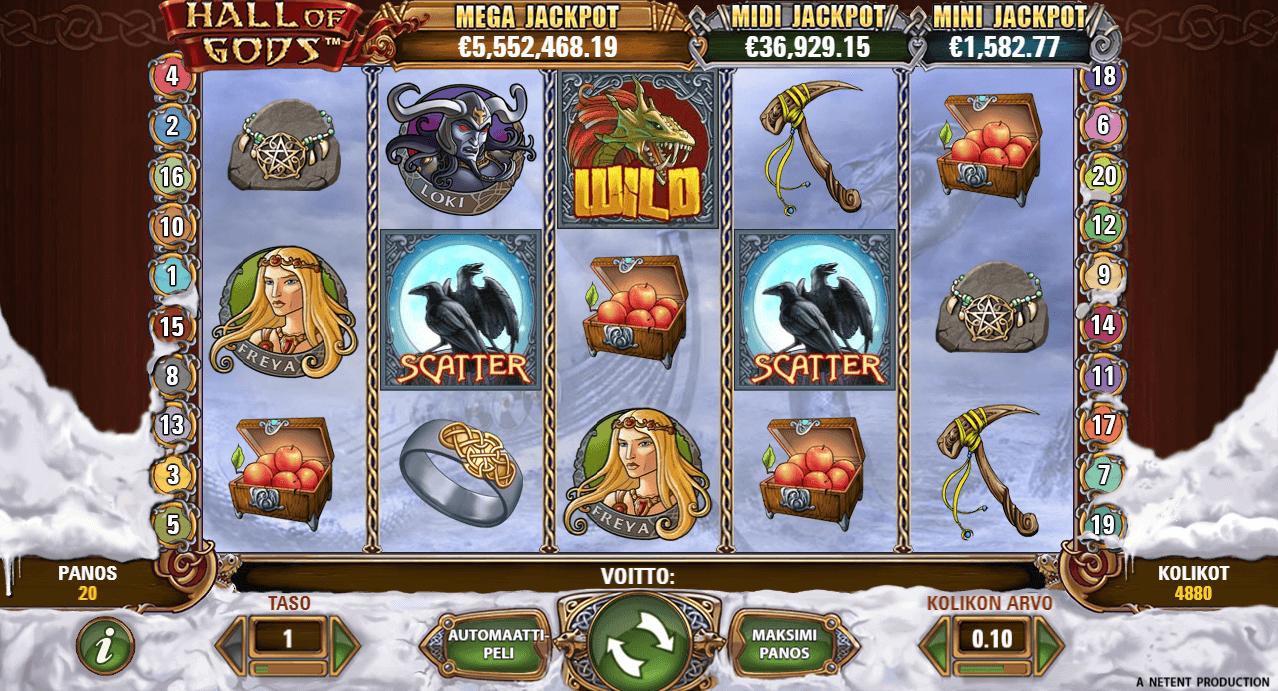This screenshot has height=691, width=1278.
Task: Select payline number 19 marker
Action: coord(1103,524)
